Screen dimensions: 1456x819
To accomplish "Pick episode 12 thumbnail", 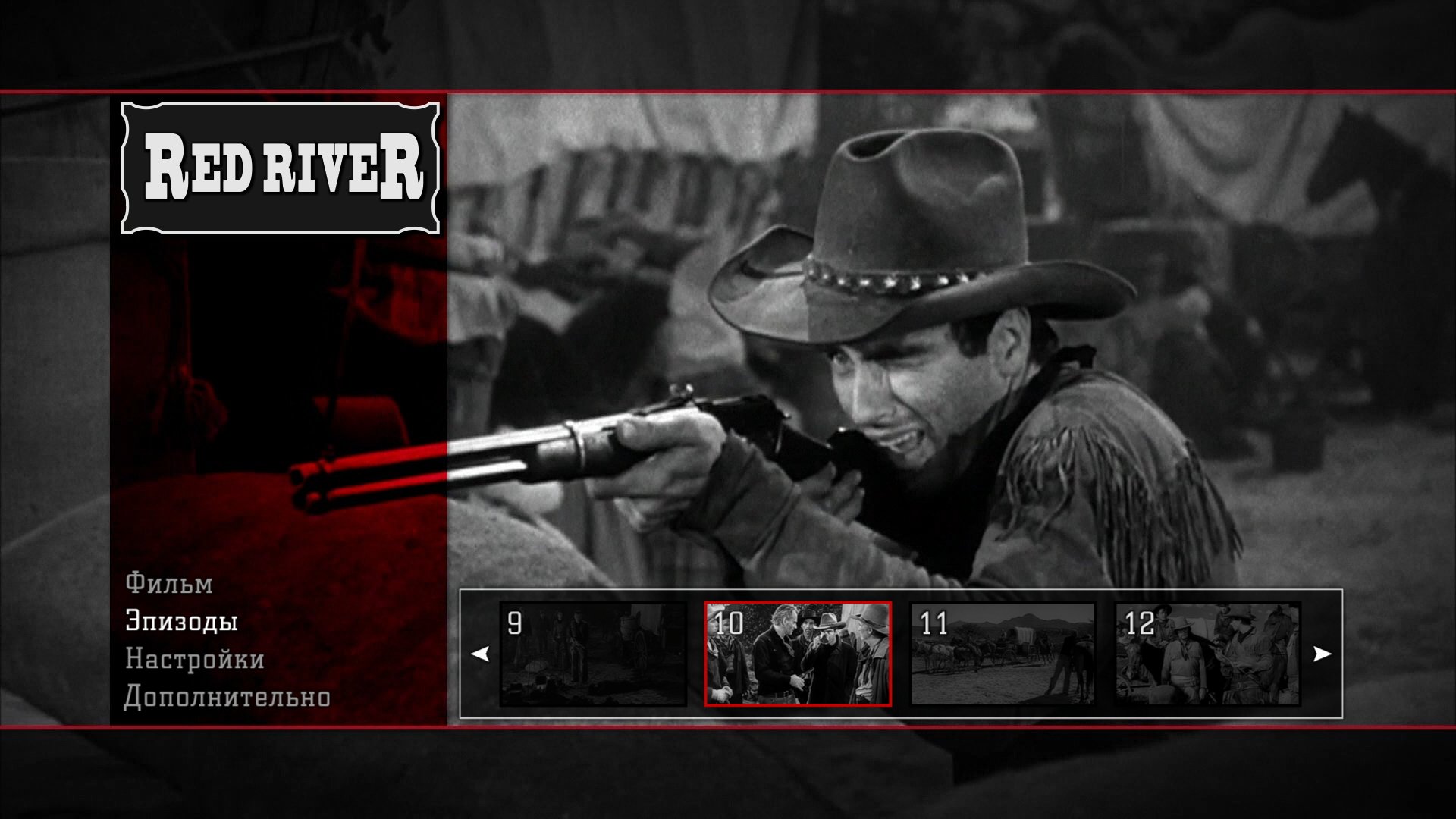I will [1207, 654].
